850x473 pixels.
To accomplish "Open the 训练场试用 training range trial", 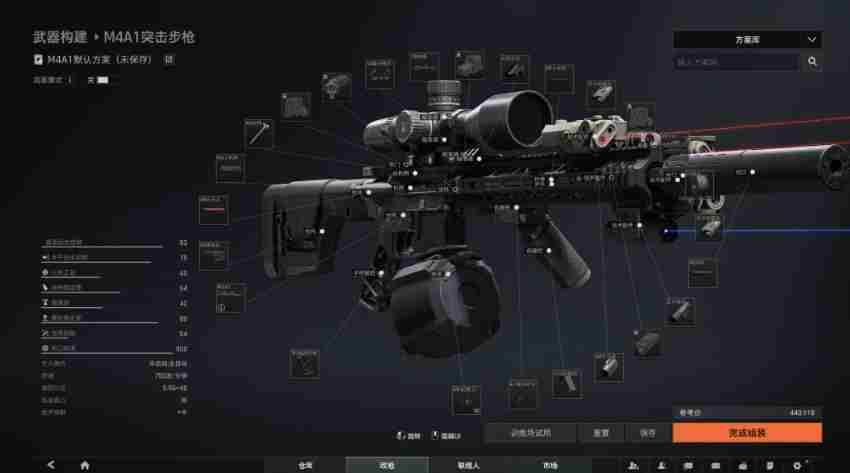I will pos(530,433).
